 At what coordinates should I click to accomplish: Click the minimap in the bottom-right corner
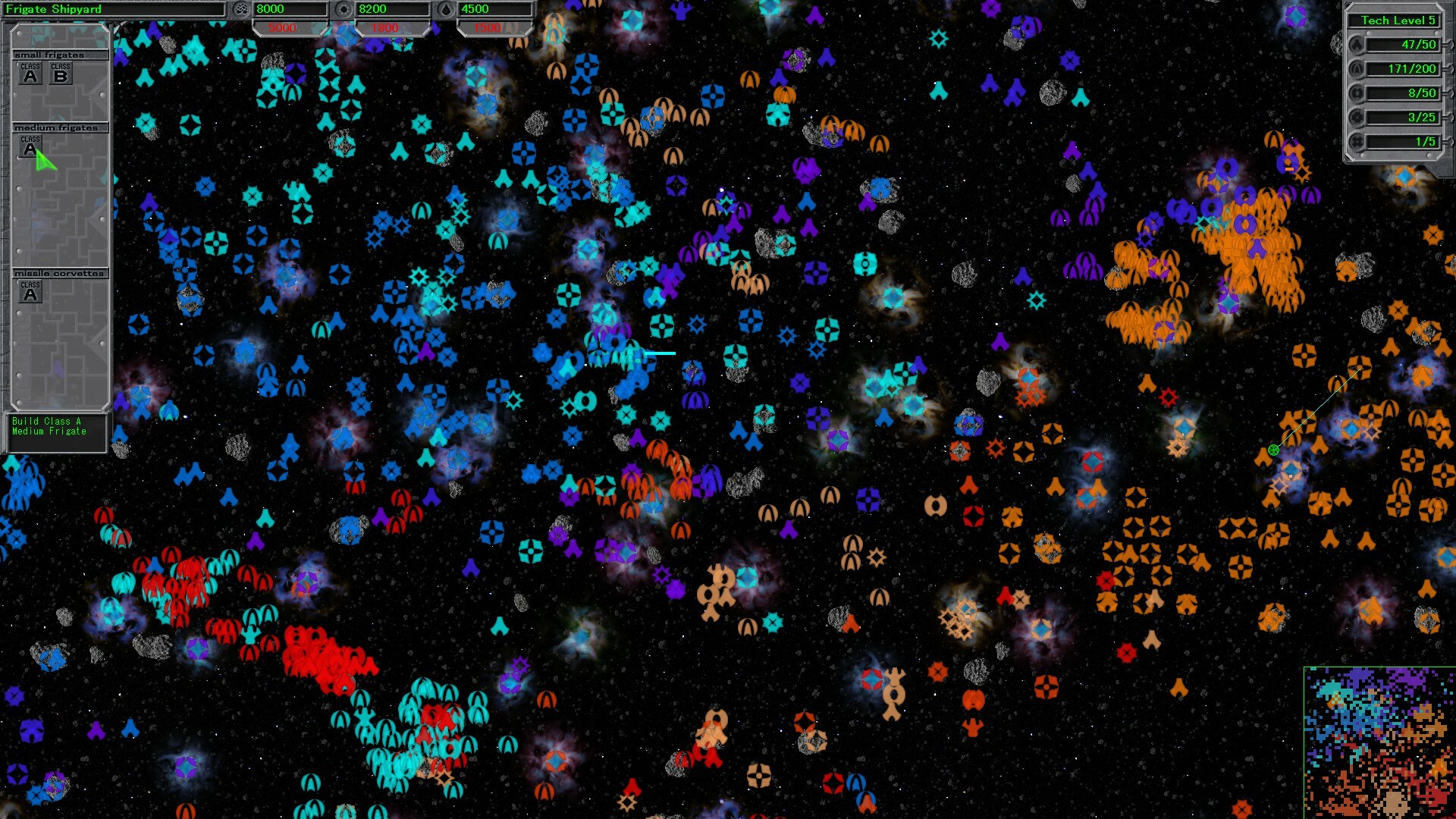[x=1380, y=743]
